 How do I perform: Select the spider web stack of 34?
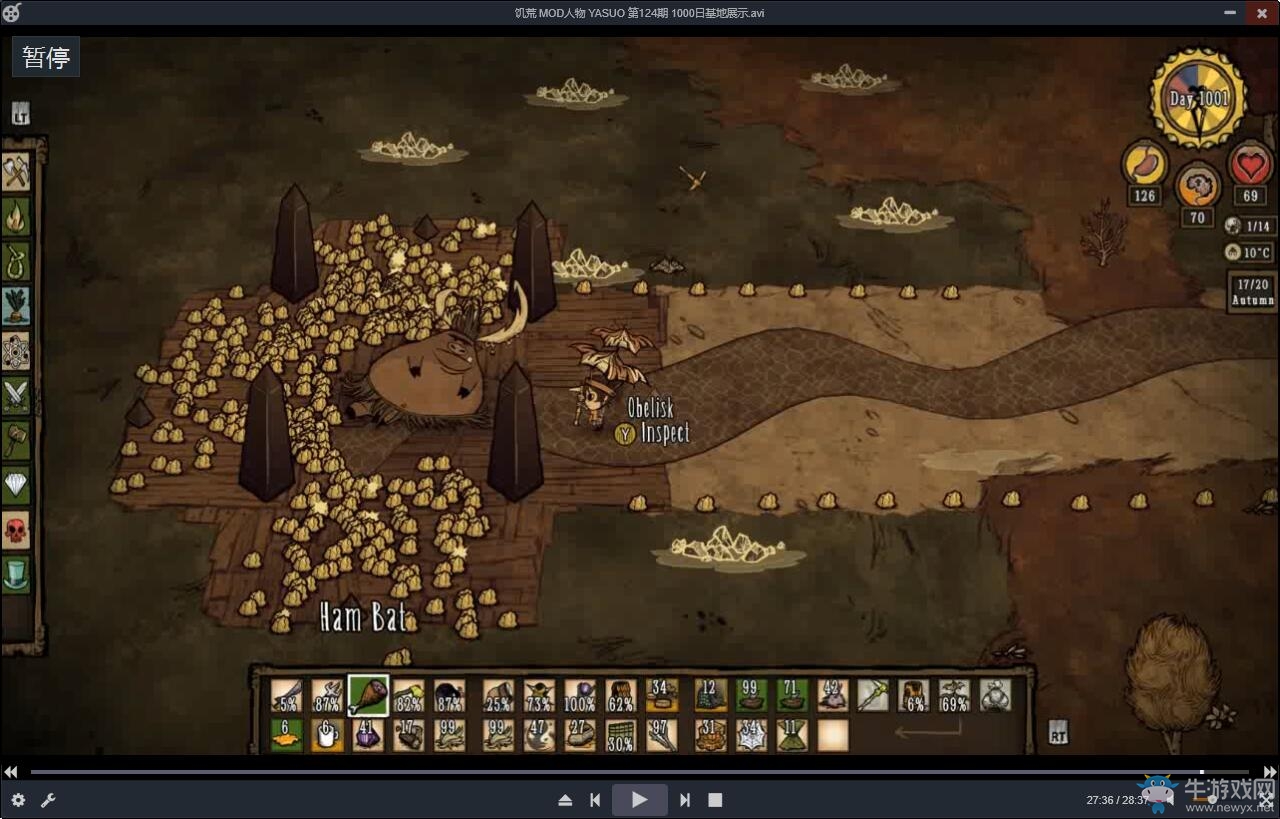point(751,735)
